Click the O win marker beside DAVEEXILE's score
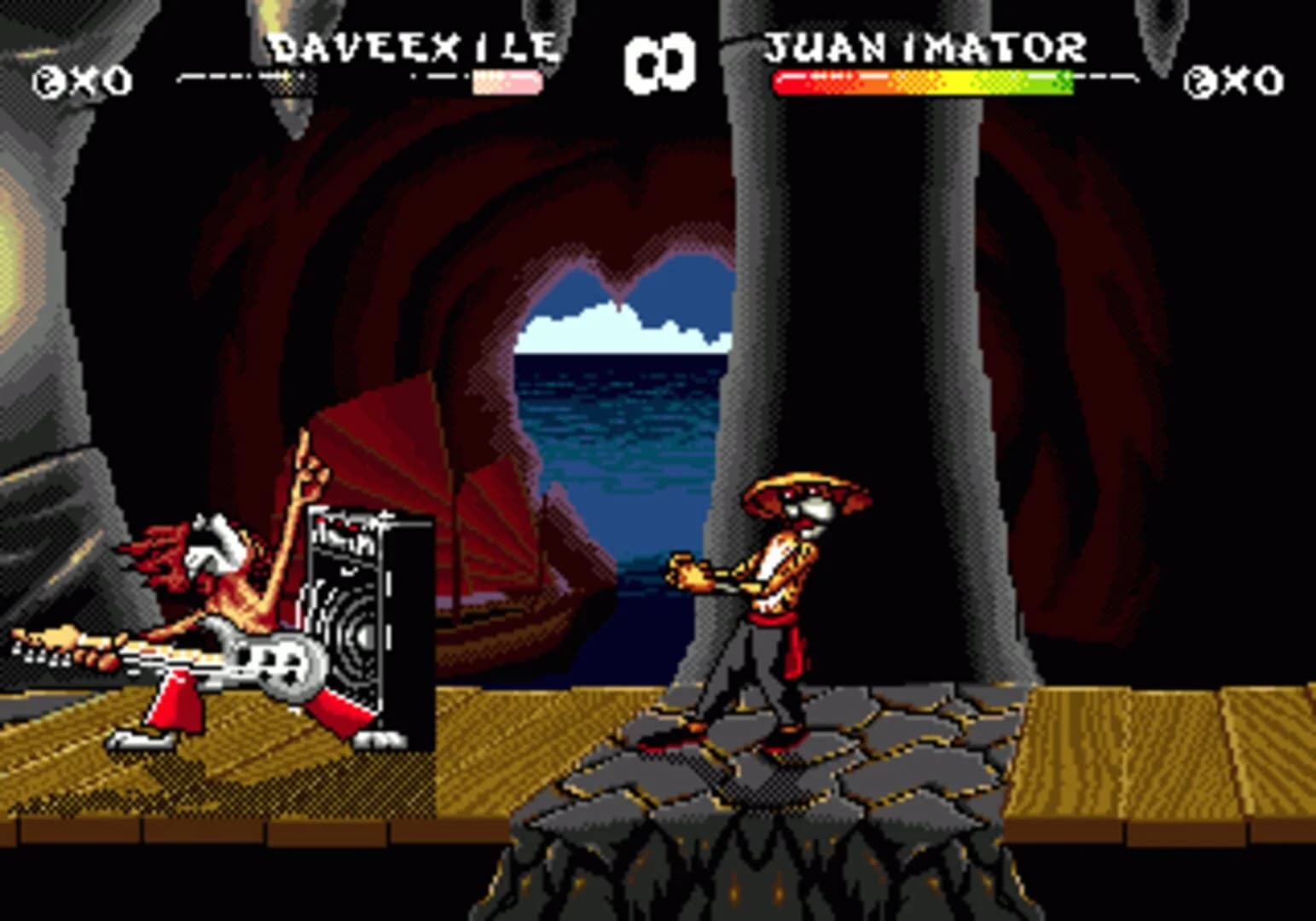This screenshot has height=921, width=1316. pos(117,79)
